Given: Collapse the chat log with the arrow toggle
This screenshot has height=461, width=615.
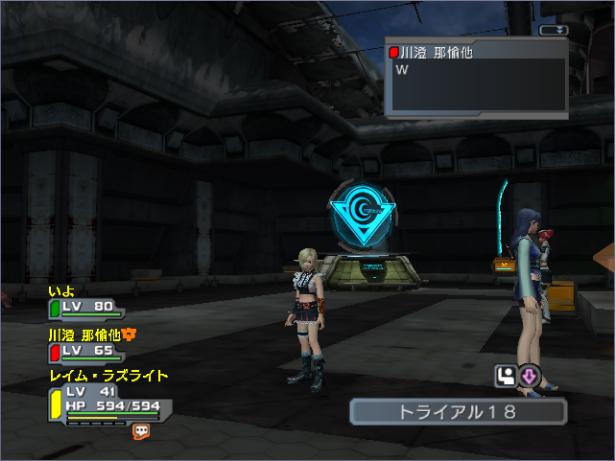Looking at the screenshot, I should [551, 30].
